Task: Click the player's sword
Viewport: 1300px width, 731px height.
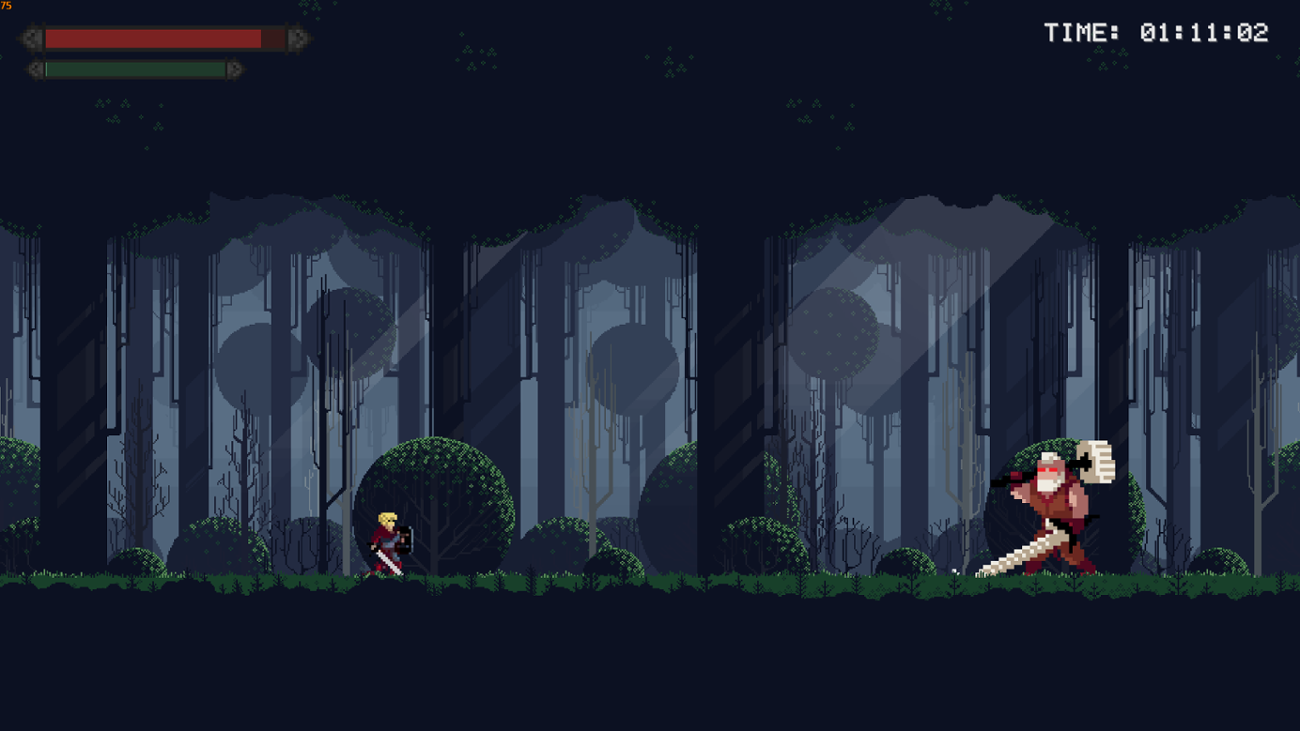Action: click(x=390, y=561)
